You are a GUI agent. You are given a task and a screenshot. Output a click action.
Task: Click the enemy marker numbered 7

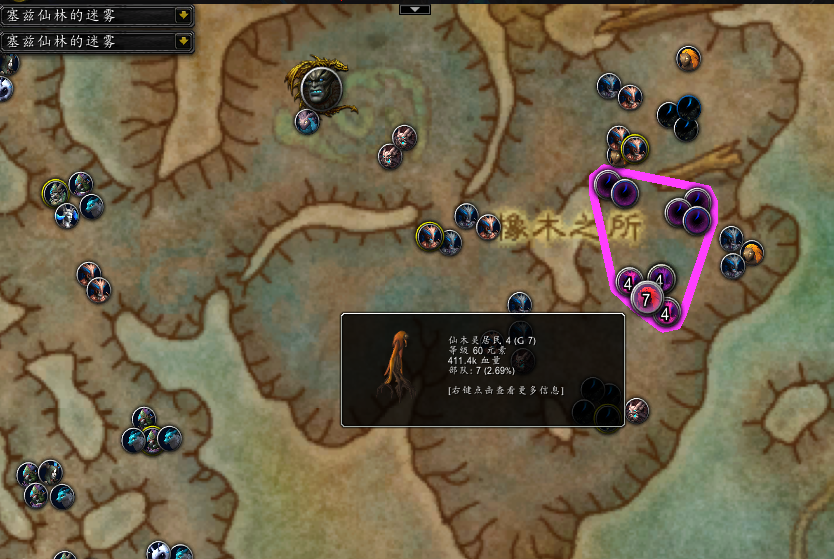646,298
